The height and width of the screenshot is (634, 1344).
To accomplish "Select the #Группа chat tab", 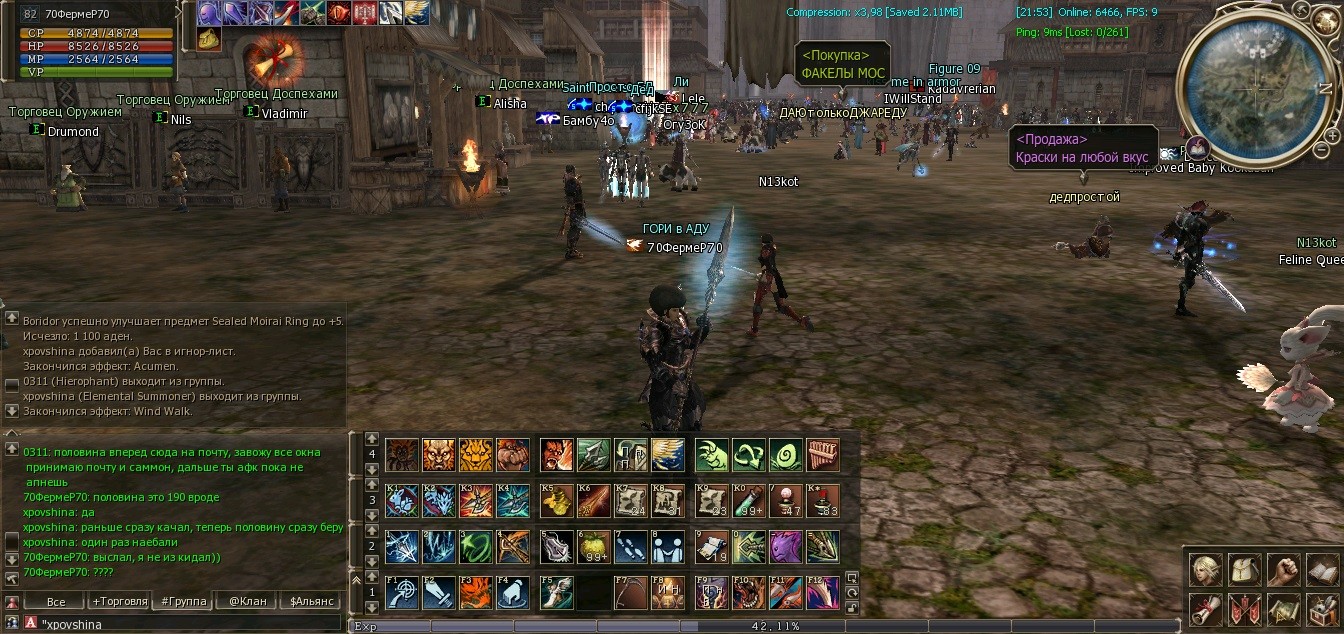I will 183,602.
